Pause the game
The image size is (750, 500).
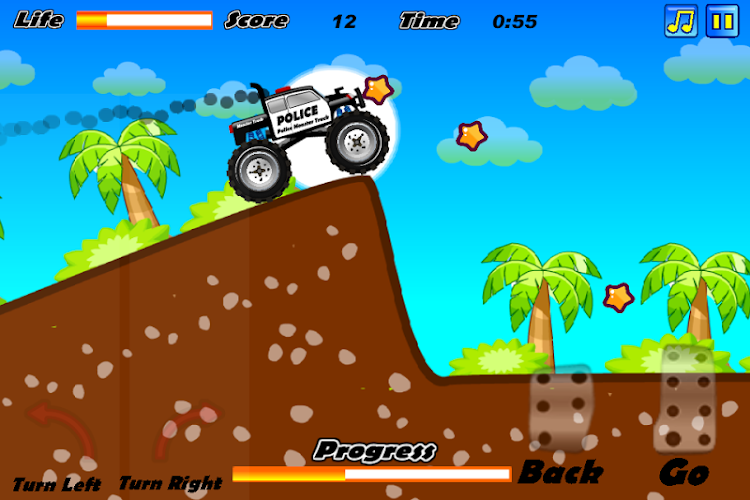722,21
